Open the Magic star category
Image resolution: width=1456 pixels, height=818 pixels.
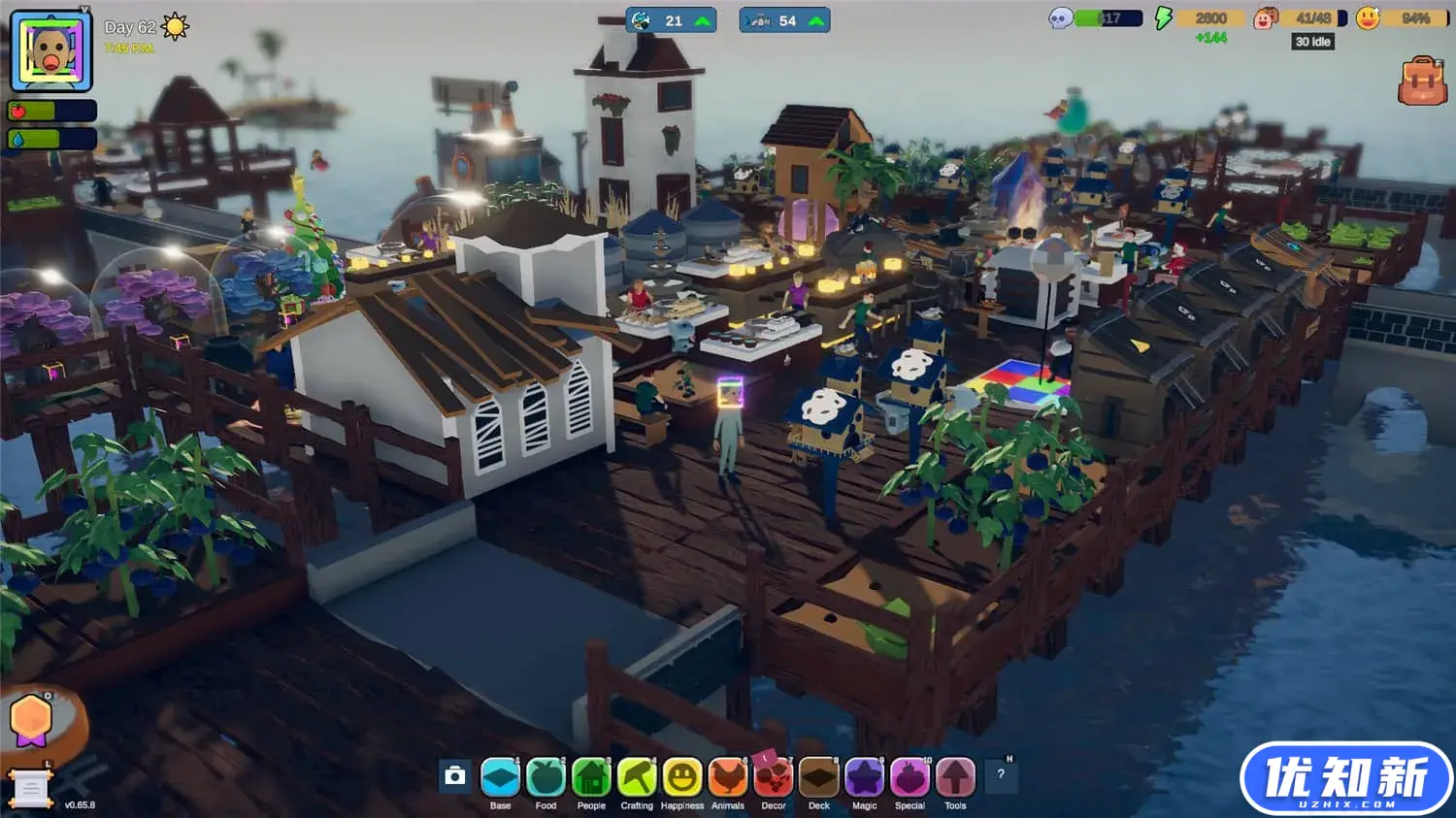pyautogui.click(x=864, y=777)
